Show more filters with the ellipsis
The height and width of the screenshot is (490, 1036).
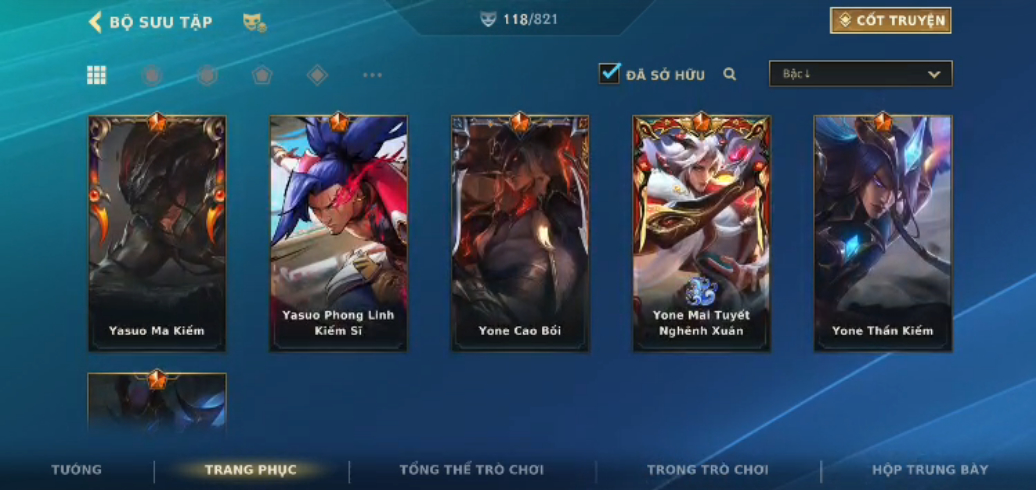coord(372,75)
